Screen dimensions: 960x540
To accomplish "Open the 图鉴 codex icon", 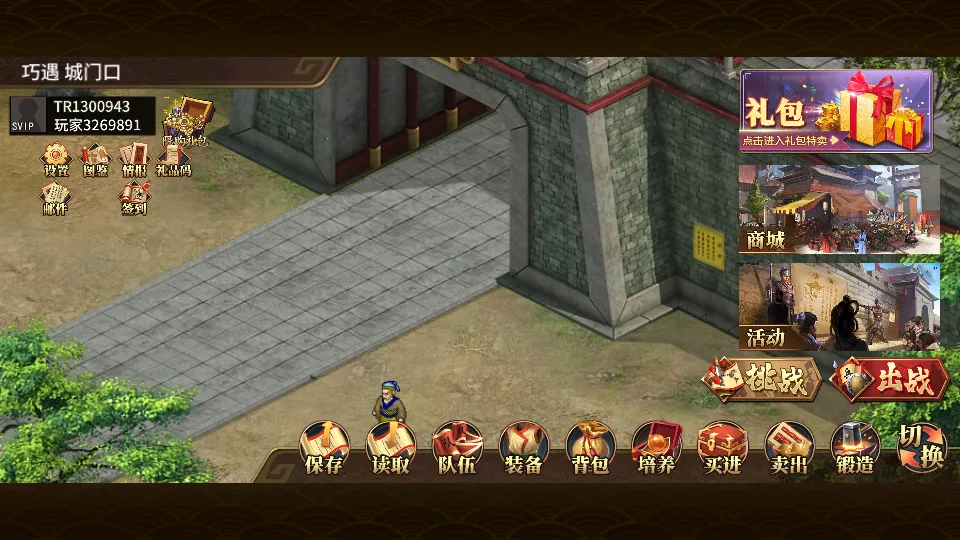I will pyautogui.click(x=95, y=160).
